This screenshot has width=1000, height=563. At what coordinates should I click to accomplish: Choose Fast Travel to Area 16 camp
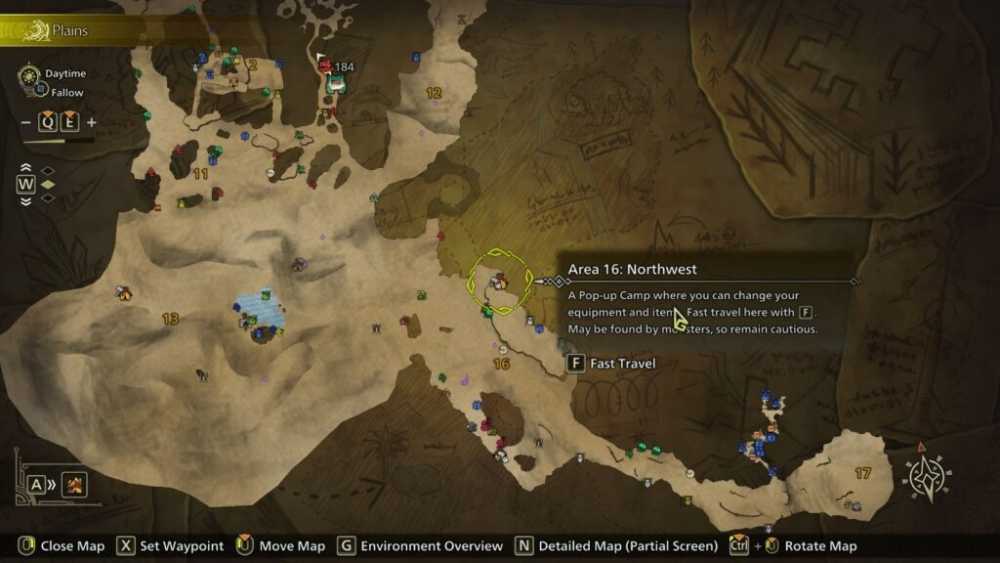612,363
